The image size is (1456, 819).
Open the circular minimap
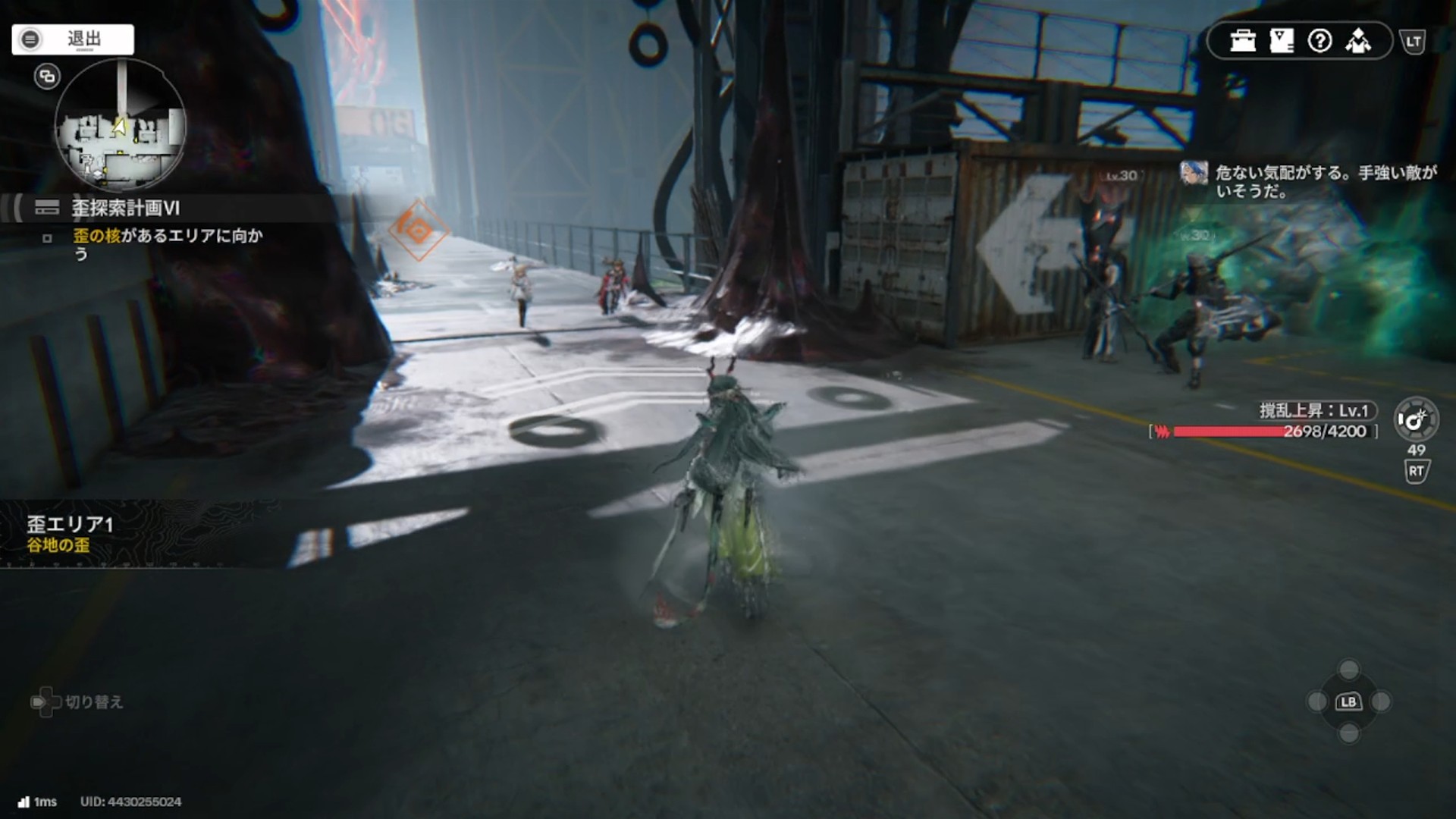(120, 126)
